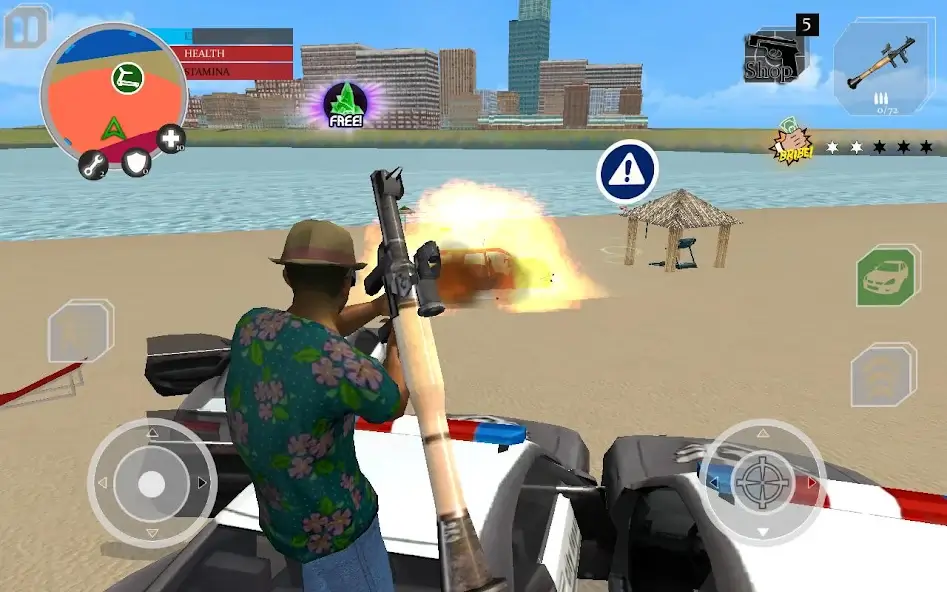Tap the movement joystick knob

[x=151, y=484]
